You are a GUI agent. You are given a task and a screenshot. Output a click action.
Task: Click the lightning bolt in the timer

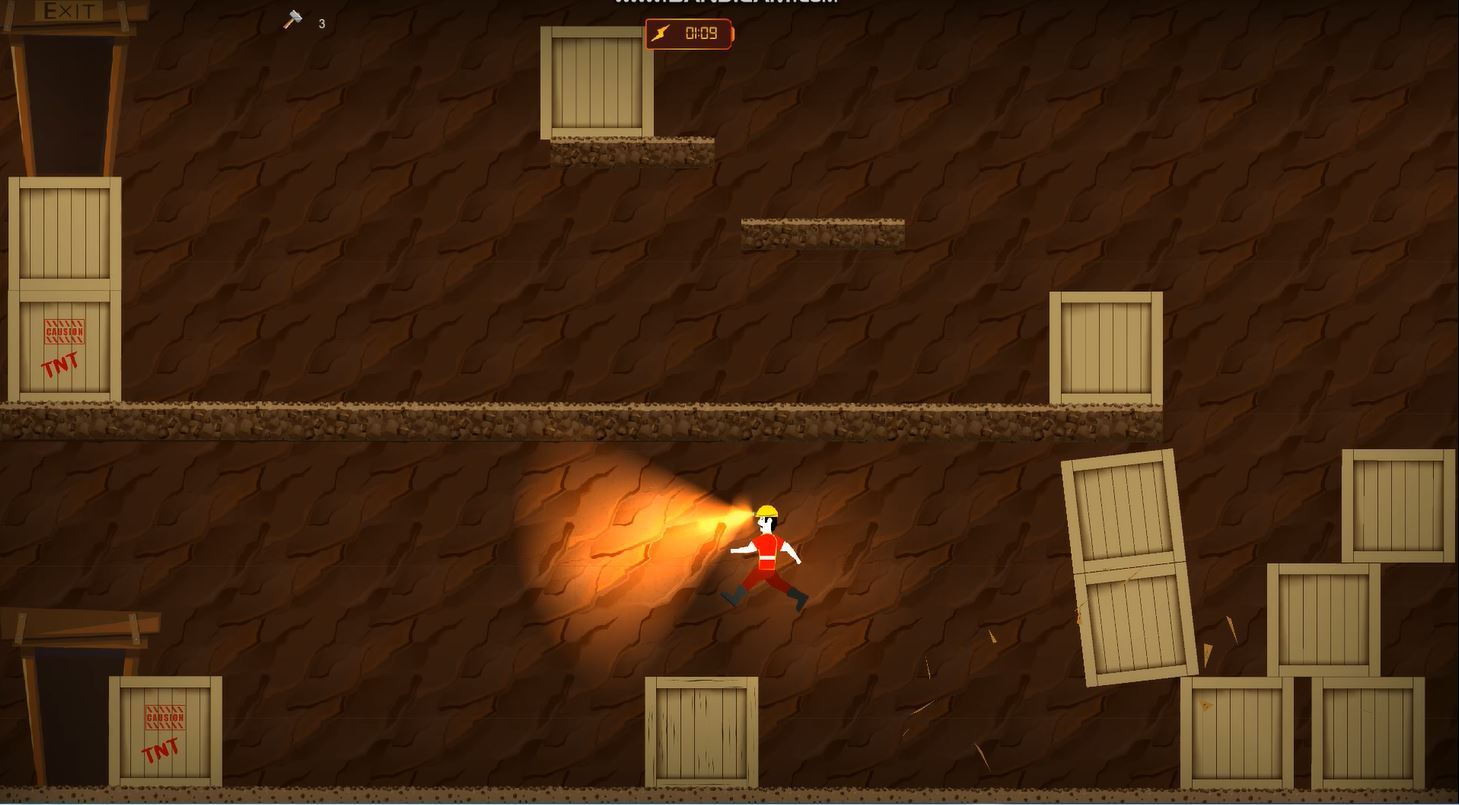pos(661,33)
